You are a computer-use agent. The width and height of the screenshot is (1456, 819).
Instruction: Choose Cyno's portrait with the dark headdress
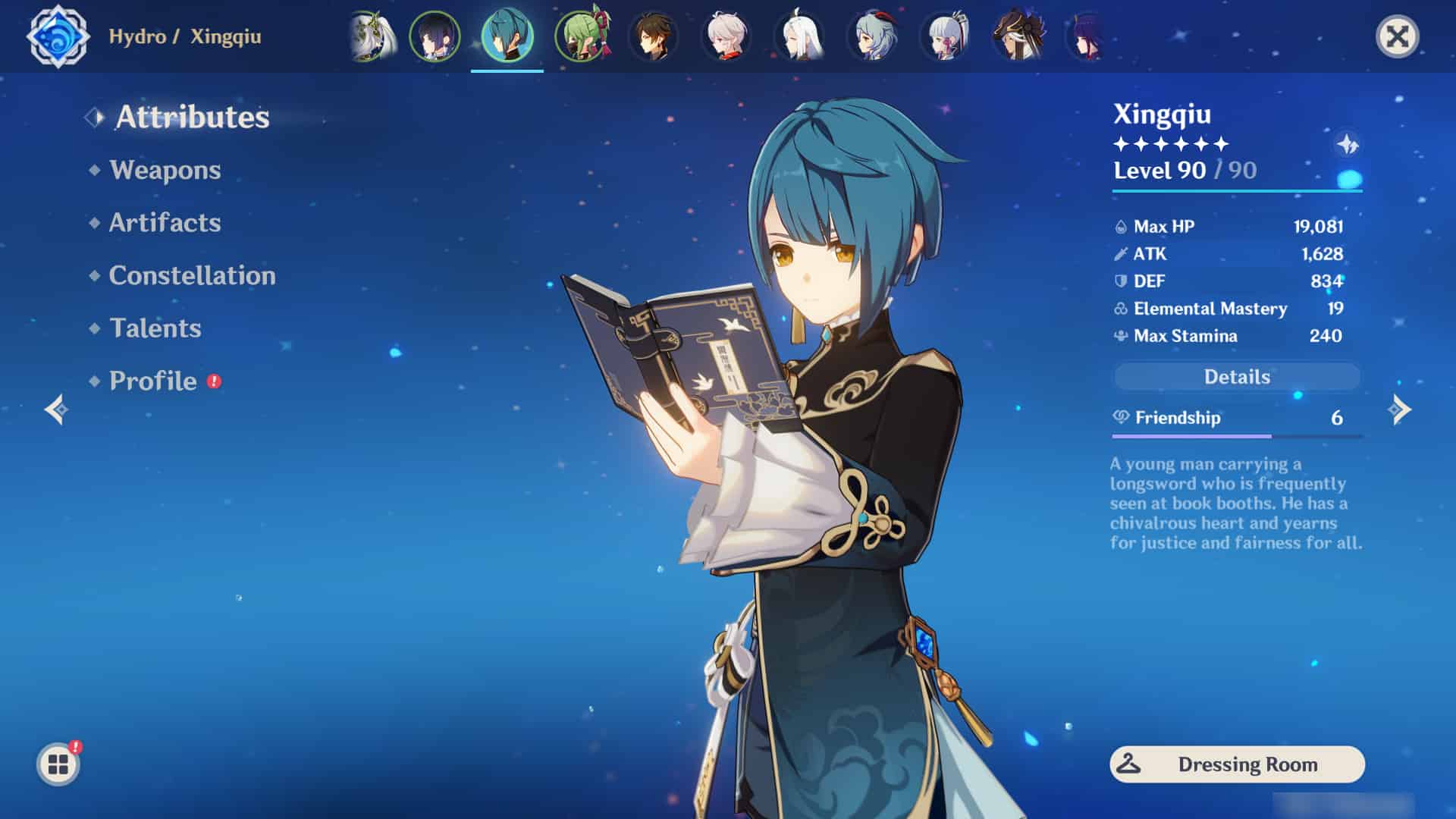[x=1018, y=36]
